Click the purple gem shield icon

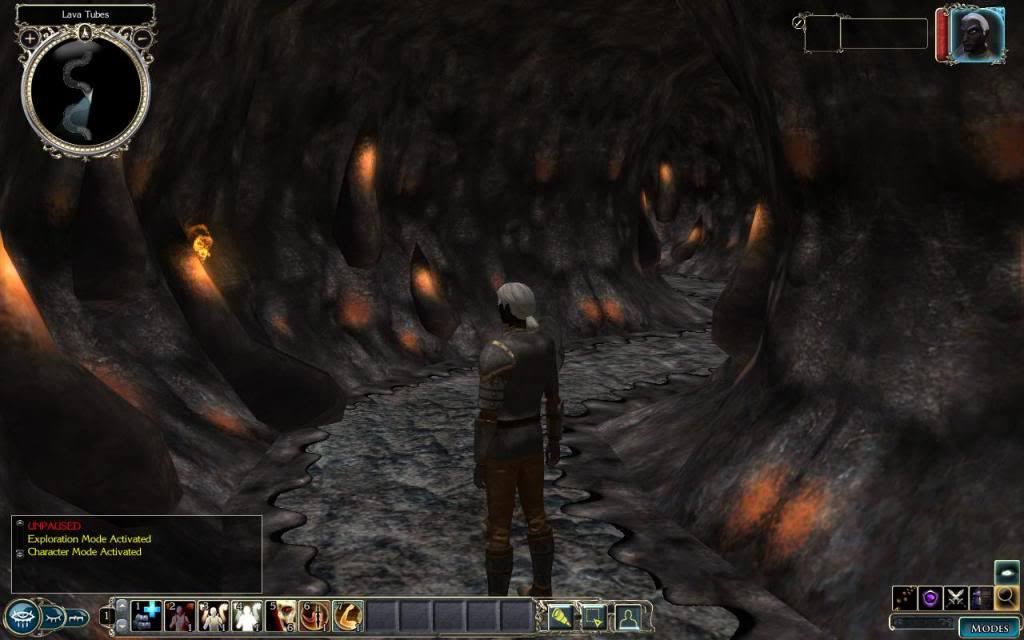[930, 598]
